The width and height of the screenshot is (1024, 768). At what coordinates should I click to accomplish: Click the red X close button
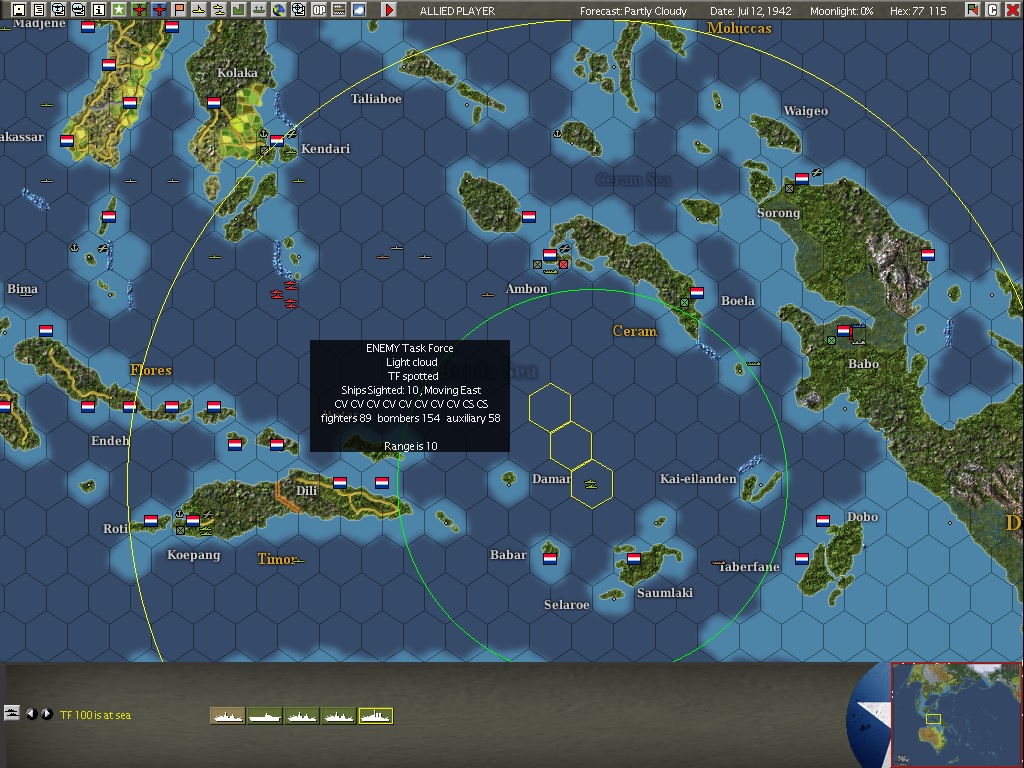tap(1012, 10)
